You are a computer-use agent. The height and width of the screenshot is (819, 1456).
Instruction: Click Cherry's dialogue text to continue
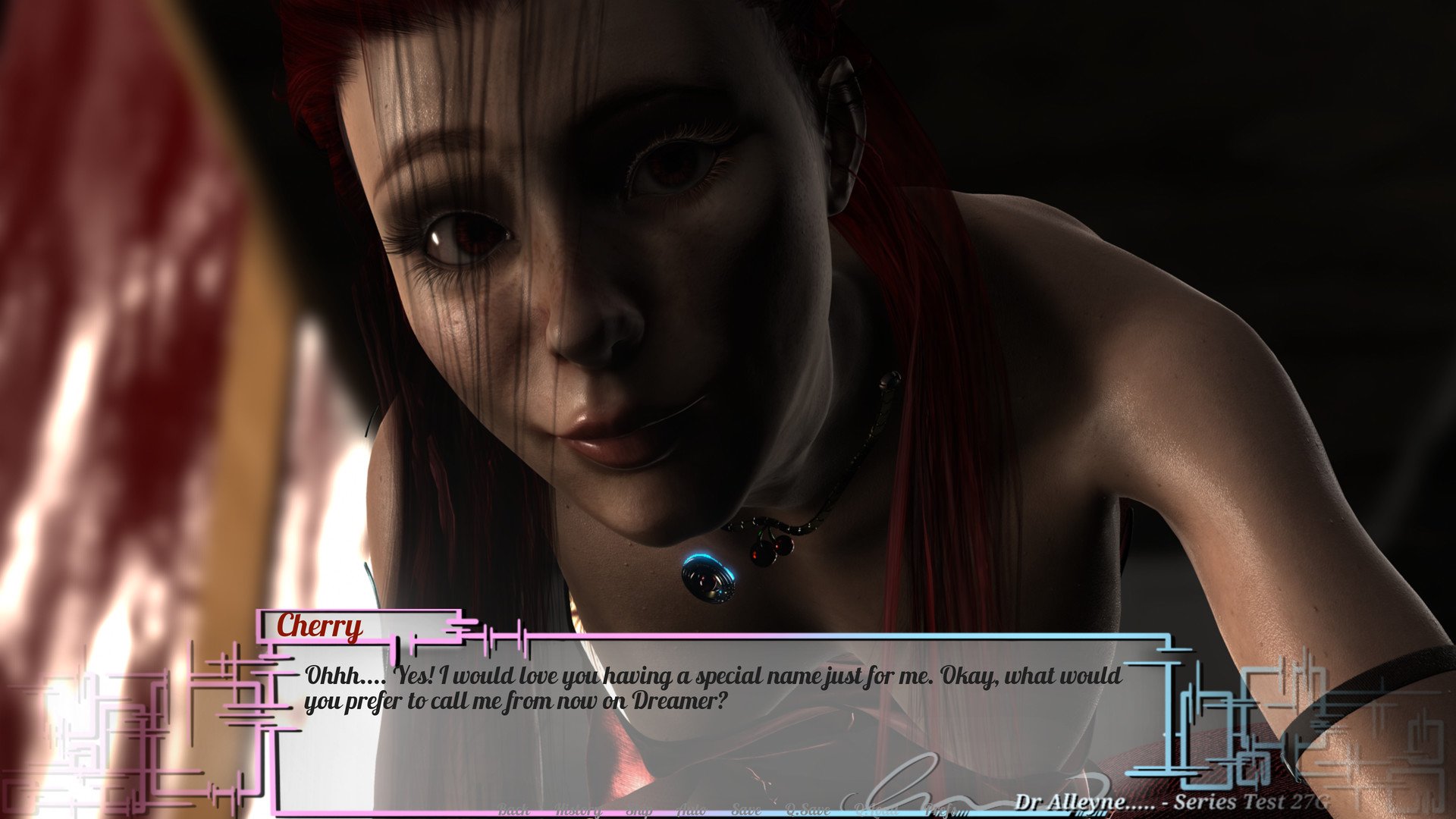713,688
